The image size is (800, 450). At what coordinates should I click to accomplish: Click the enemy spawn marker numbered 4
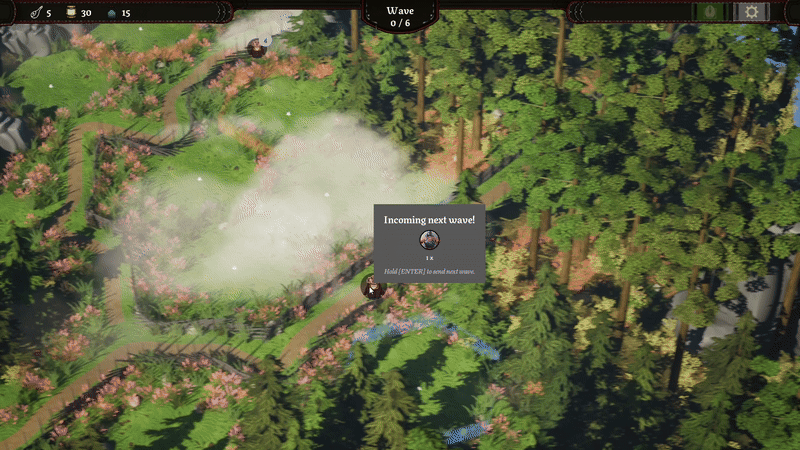click(x=257, y=46)
